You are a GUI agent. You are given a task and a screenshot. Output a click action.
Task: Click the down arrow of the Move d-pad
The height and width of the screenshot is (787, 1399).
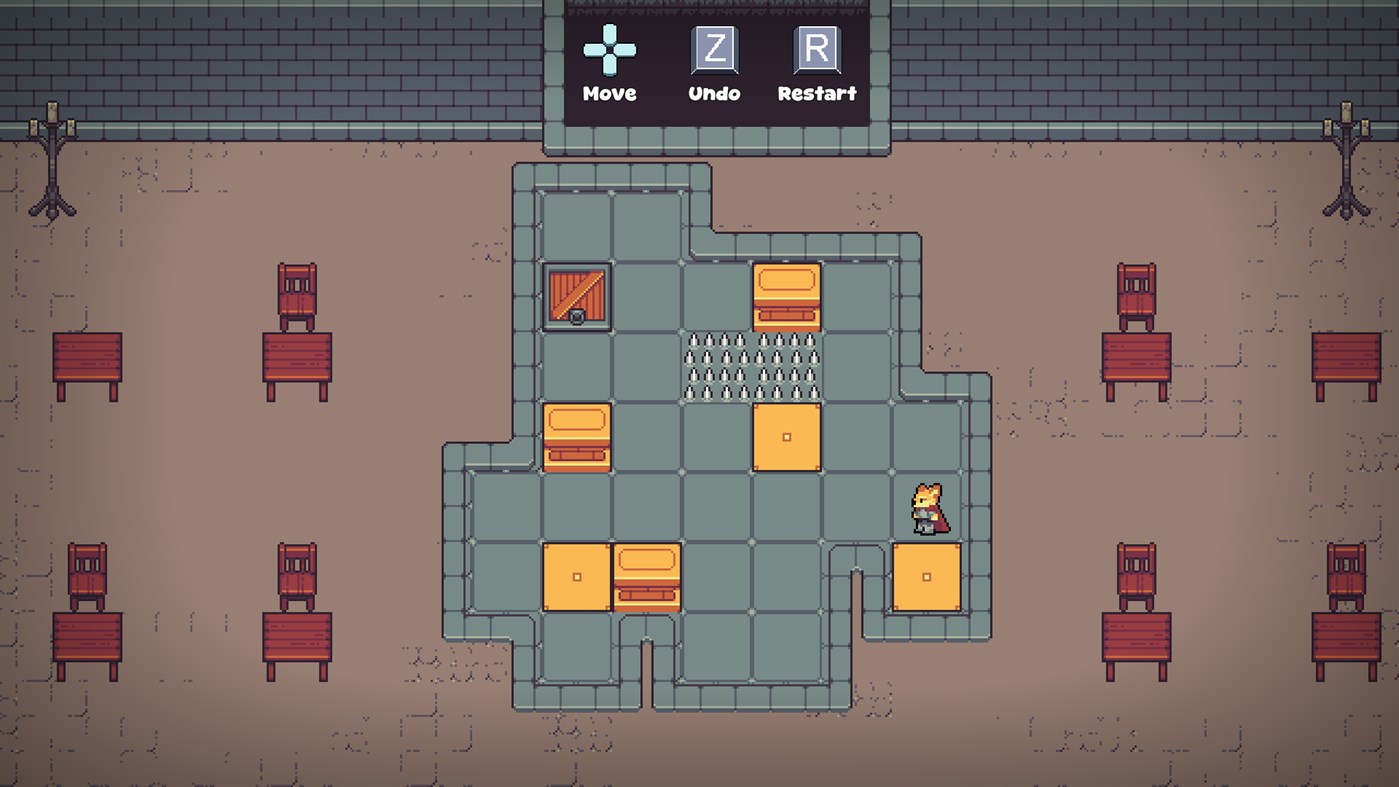point(609,66)
